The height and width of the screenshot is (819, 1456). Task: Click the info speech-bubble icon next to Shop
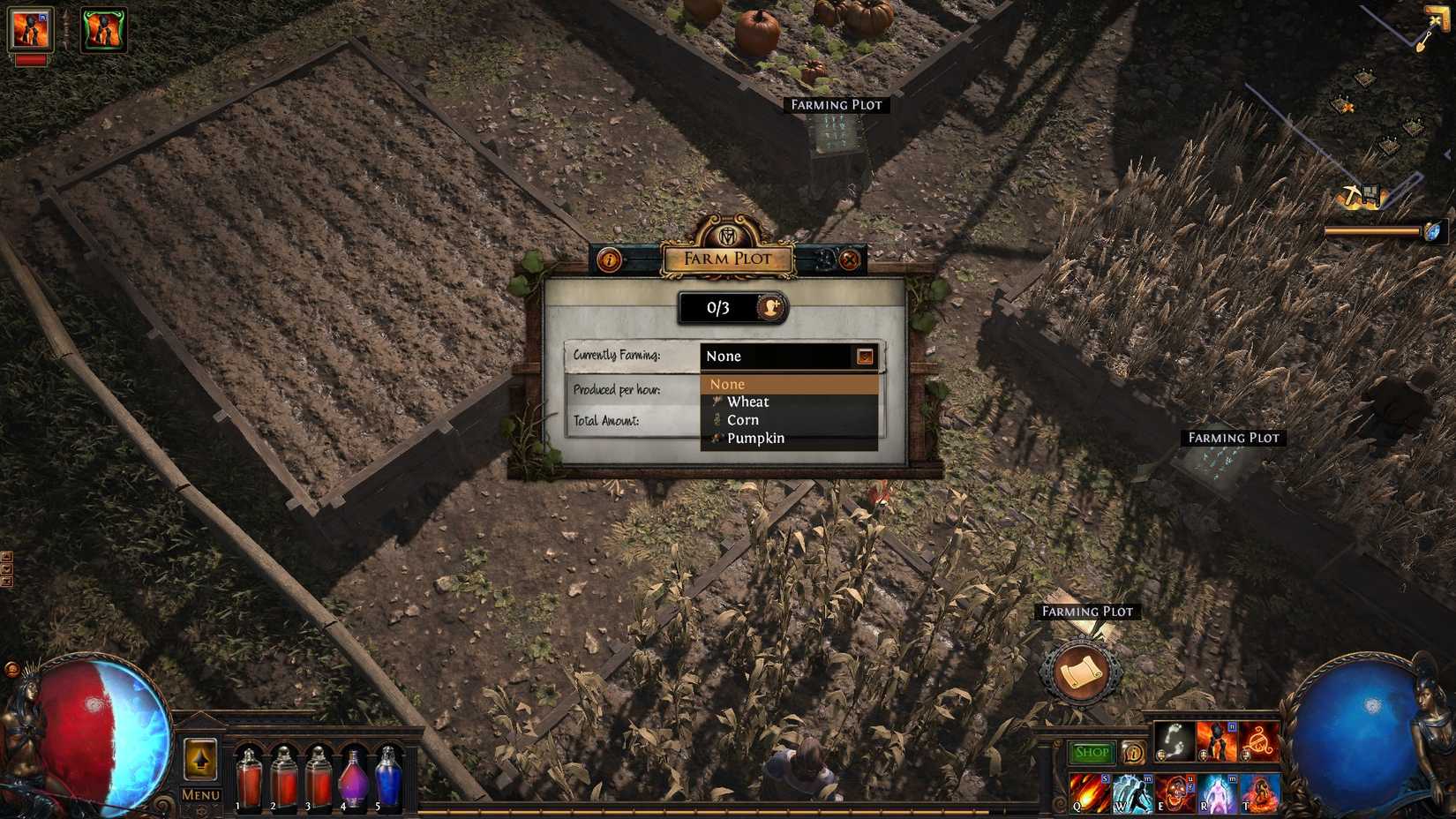1133,753
